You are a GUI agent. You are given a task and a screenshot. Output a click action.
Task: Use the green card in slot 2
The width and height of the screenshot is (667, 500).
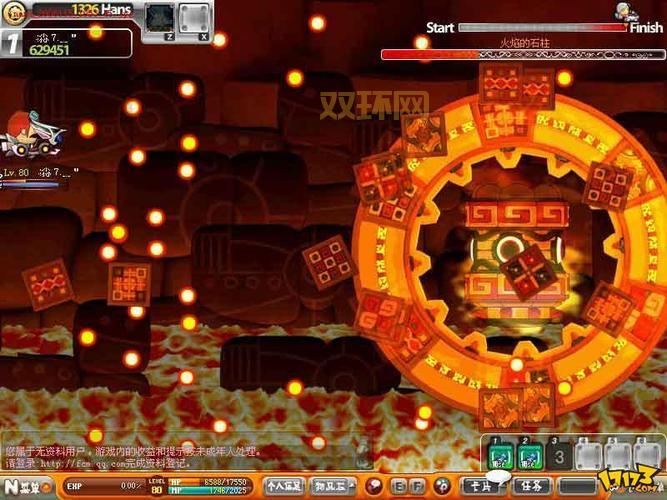click(x=530, y=456)
